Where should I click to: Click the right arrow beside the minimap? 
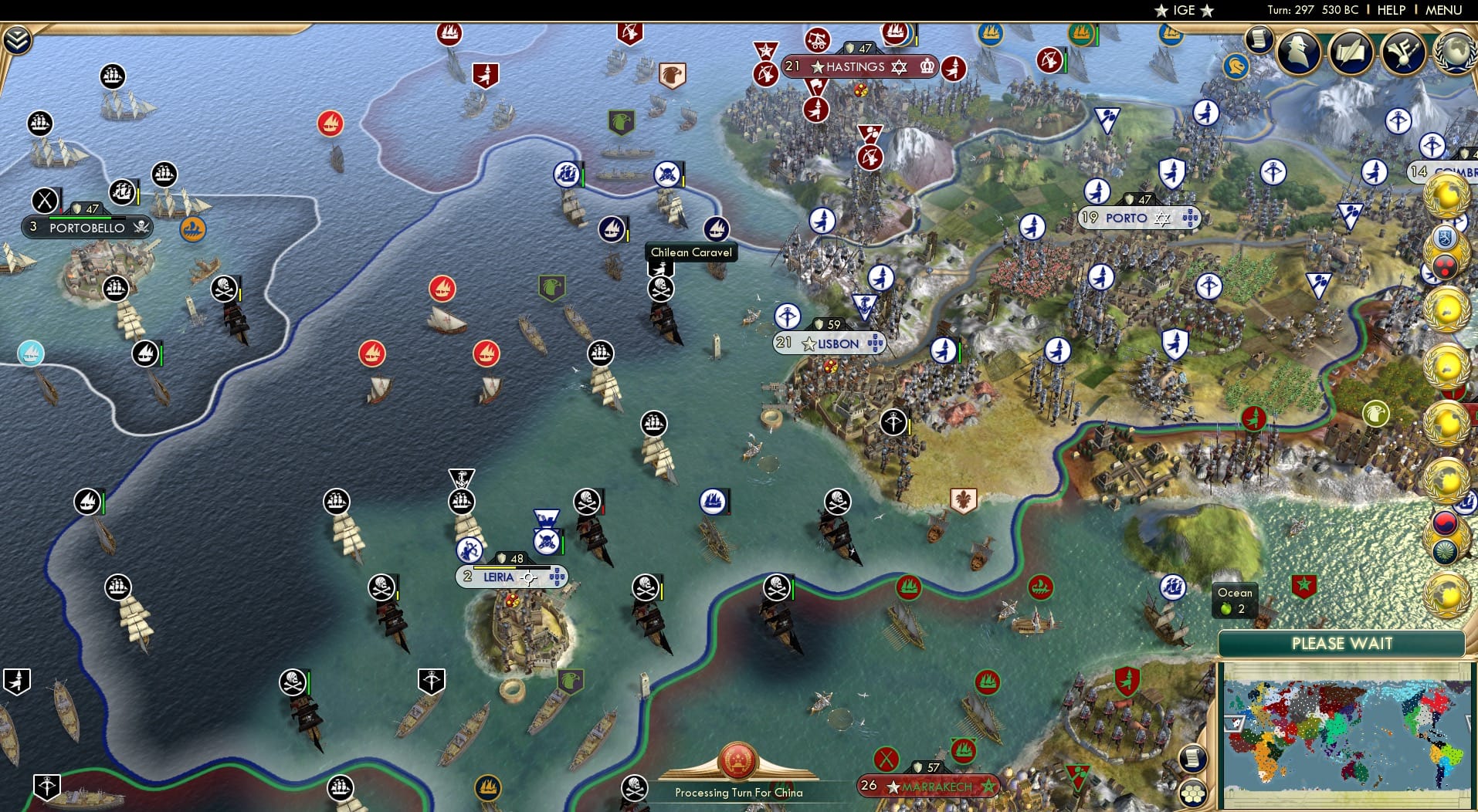[1471, 723]
